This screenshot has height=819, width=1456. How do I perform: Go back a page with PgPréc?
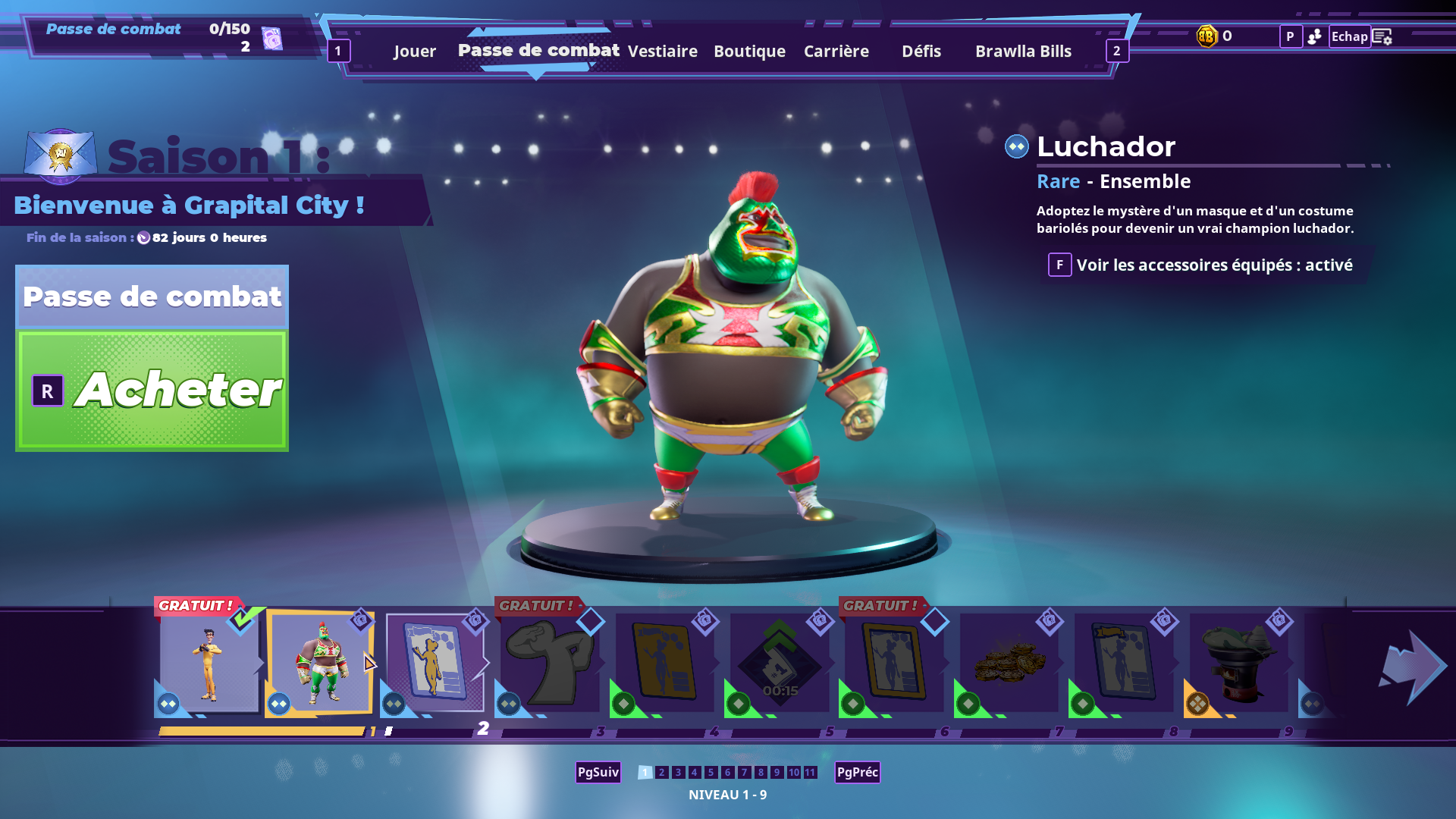coord(857,772)
